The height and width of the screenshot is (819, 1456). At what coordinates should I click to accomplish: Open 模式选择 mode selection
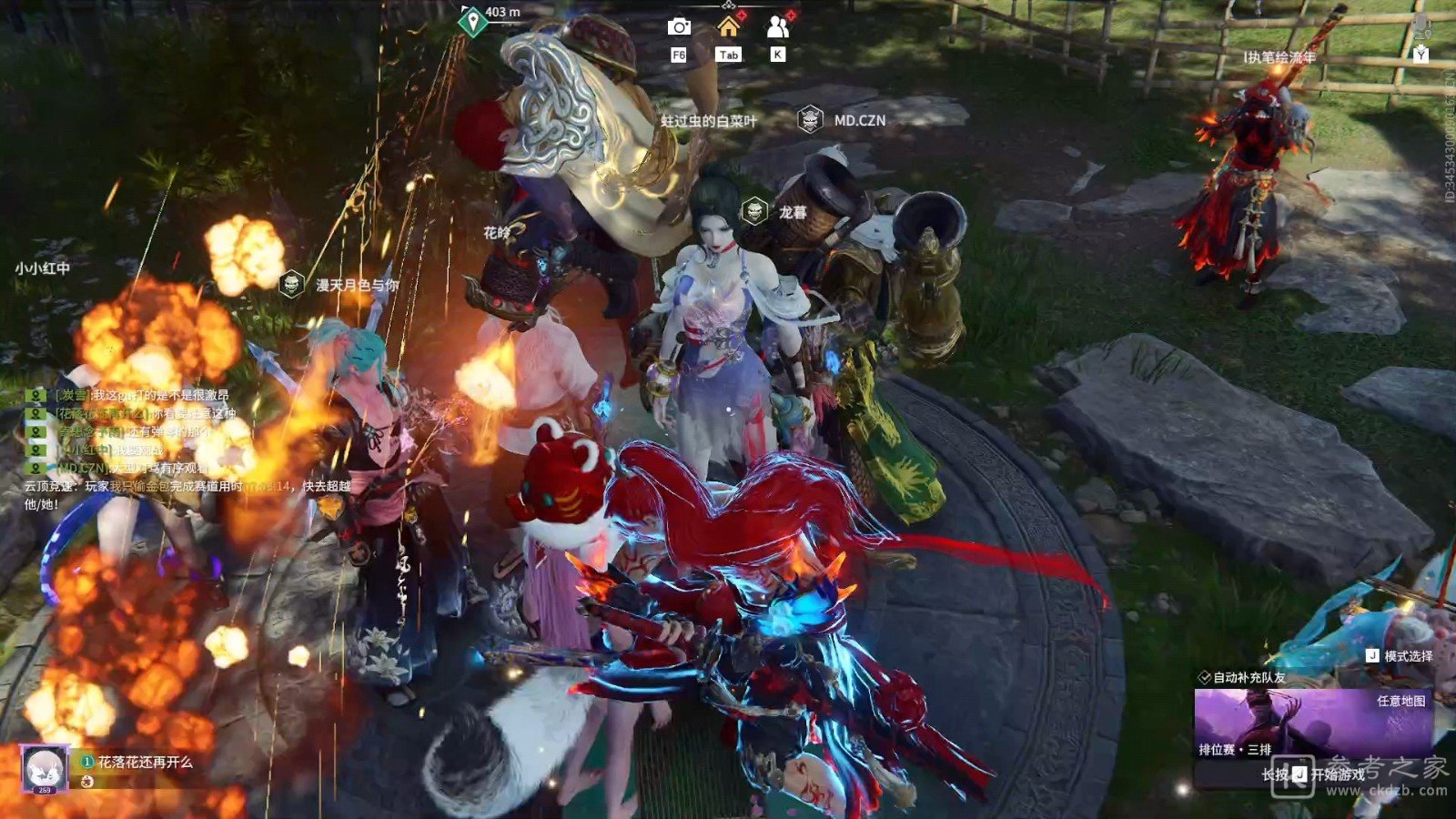[1400, 655]
